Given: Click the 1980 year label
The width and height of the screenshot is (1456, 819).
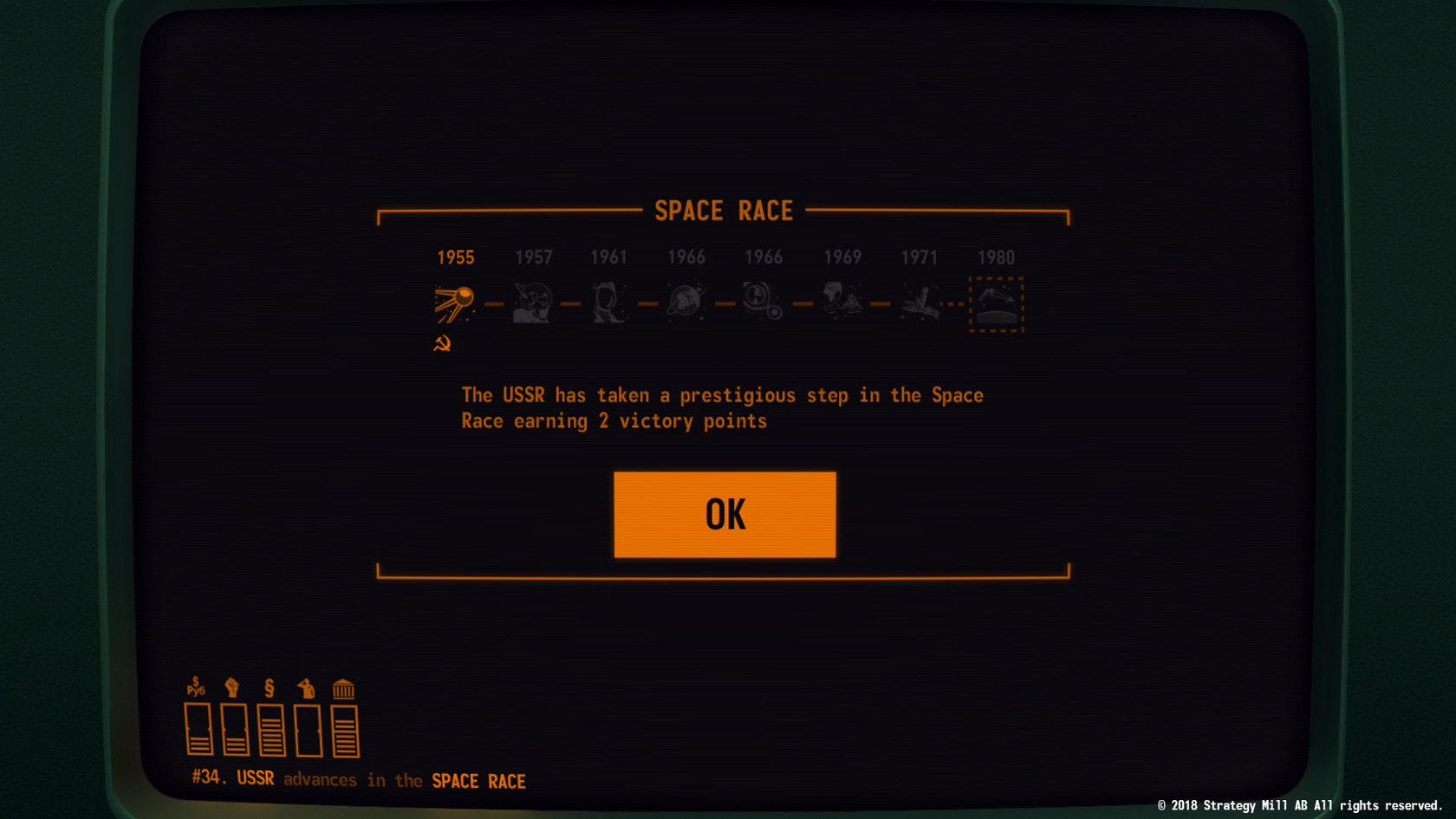Looking at the screenshot, I should tap(996, 257).
